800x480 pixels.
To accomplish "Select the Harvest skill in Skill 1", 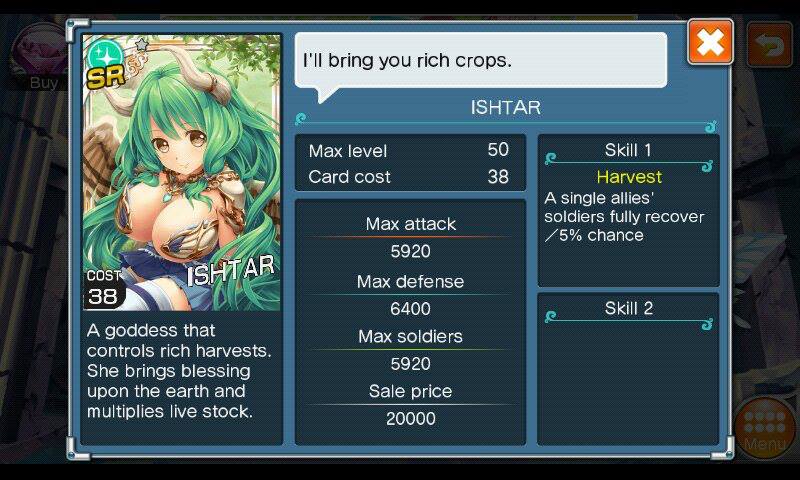I will click(x=629, y=177).
